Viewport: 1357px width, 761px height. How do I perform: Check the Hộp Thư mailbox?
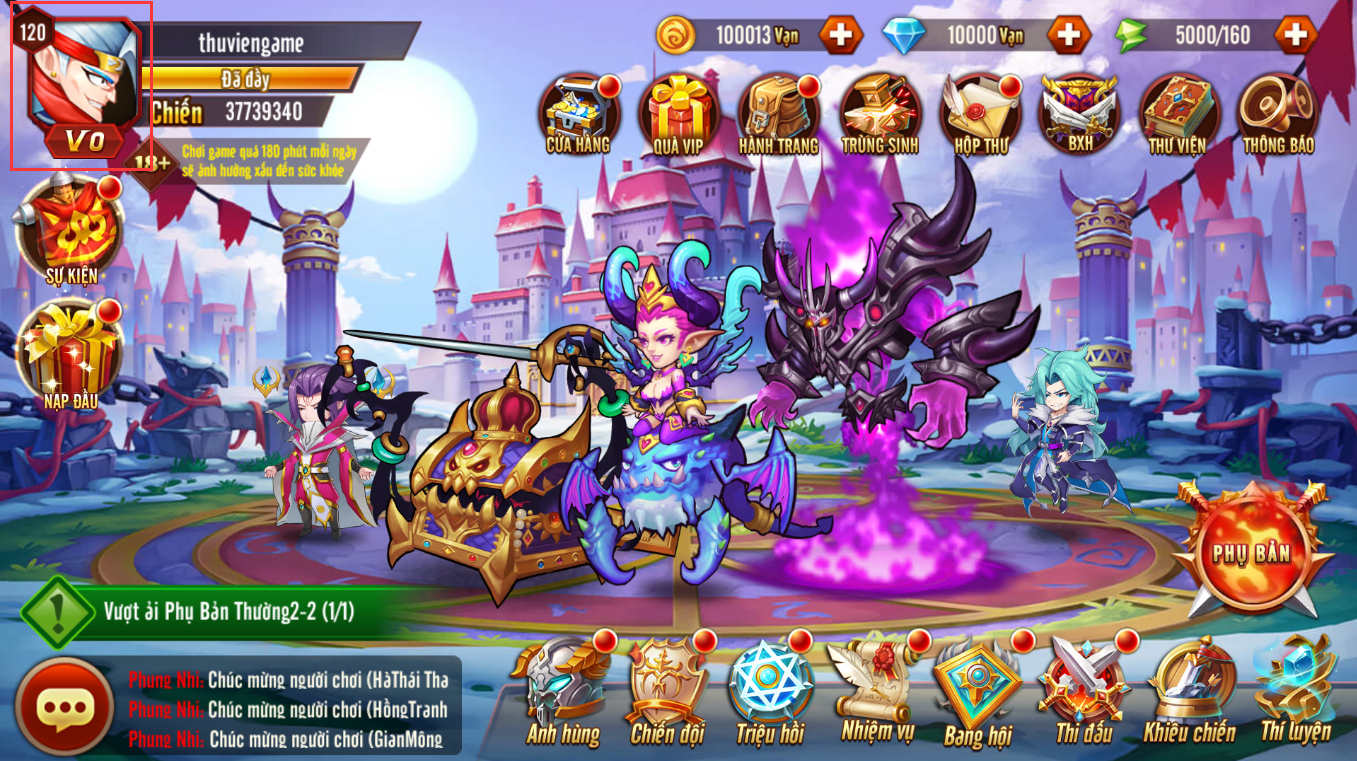tap(979, 110)
